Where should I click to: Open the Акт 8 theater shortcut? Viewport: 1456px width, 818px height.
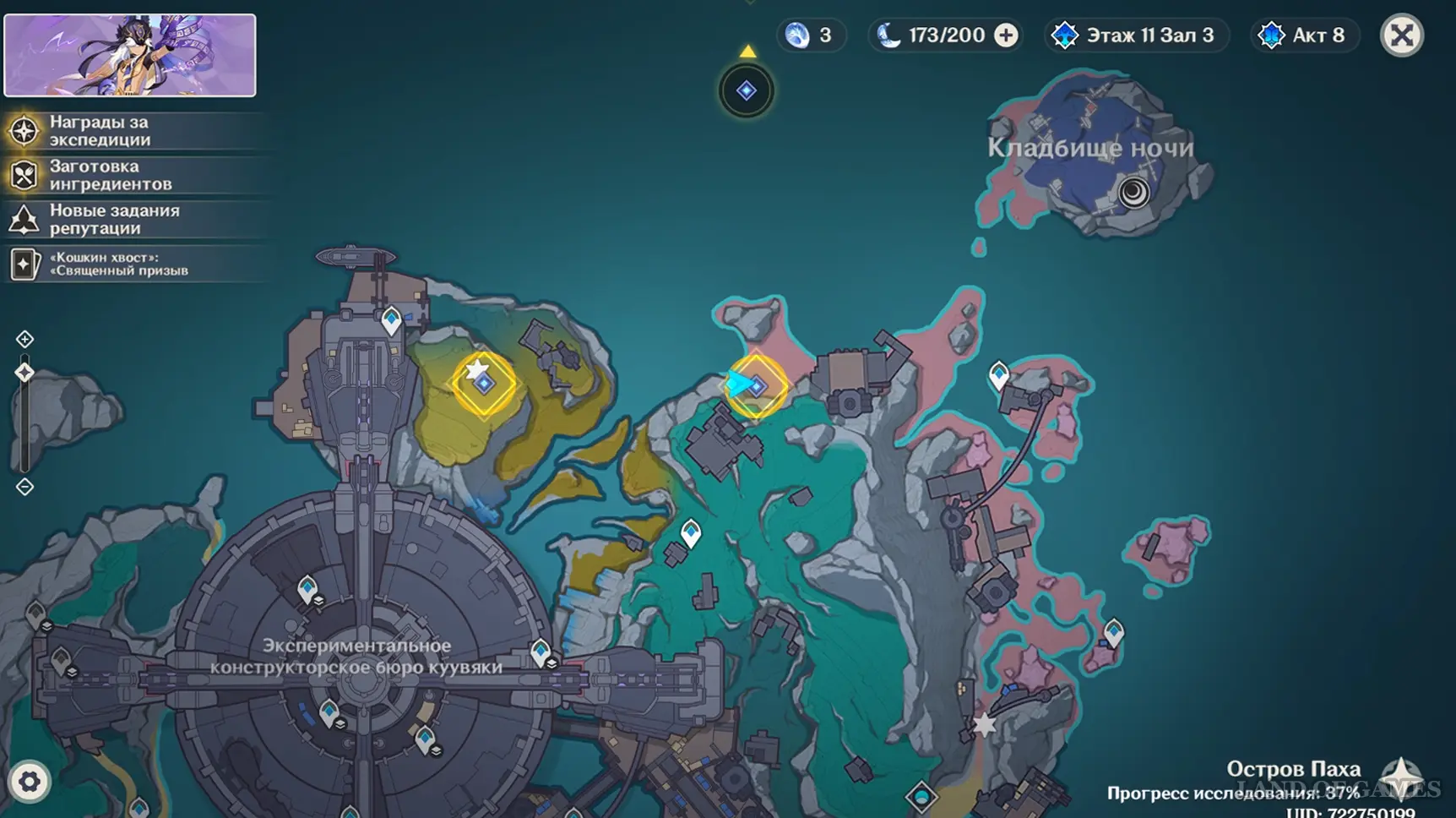click(1304, 35)
